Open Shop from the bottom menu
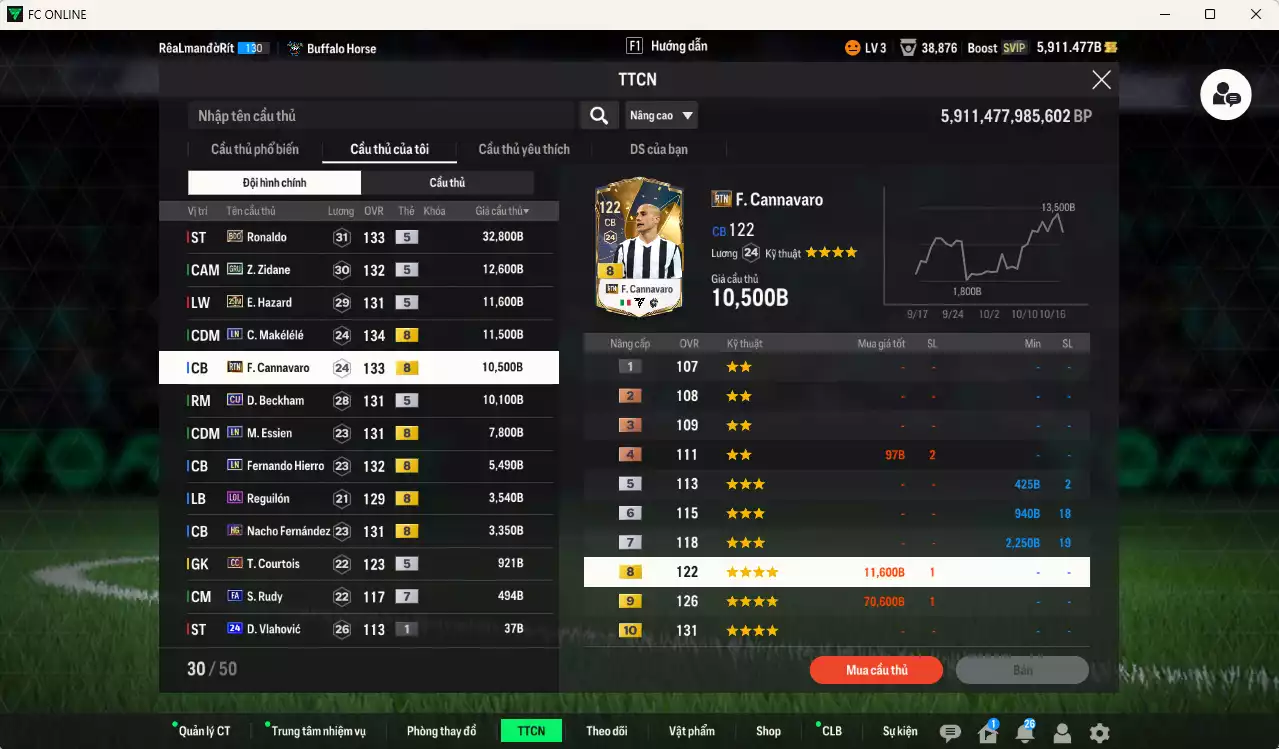 (768, 731)
